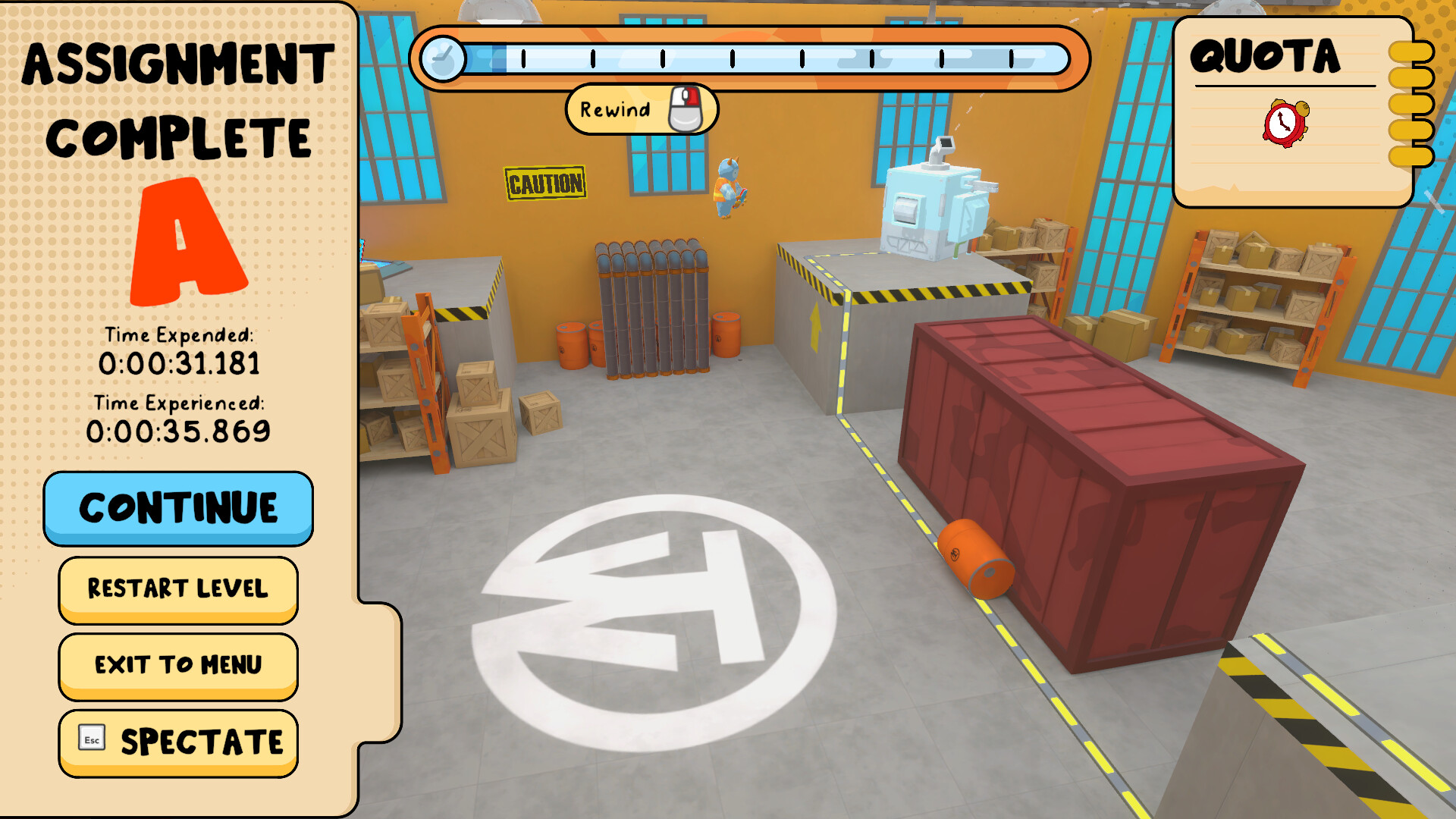
Task: Click the Time Expended value
Action: pos(180,363)
